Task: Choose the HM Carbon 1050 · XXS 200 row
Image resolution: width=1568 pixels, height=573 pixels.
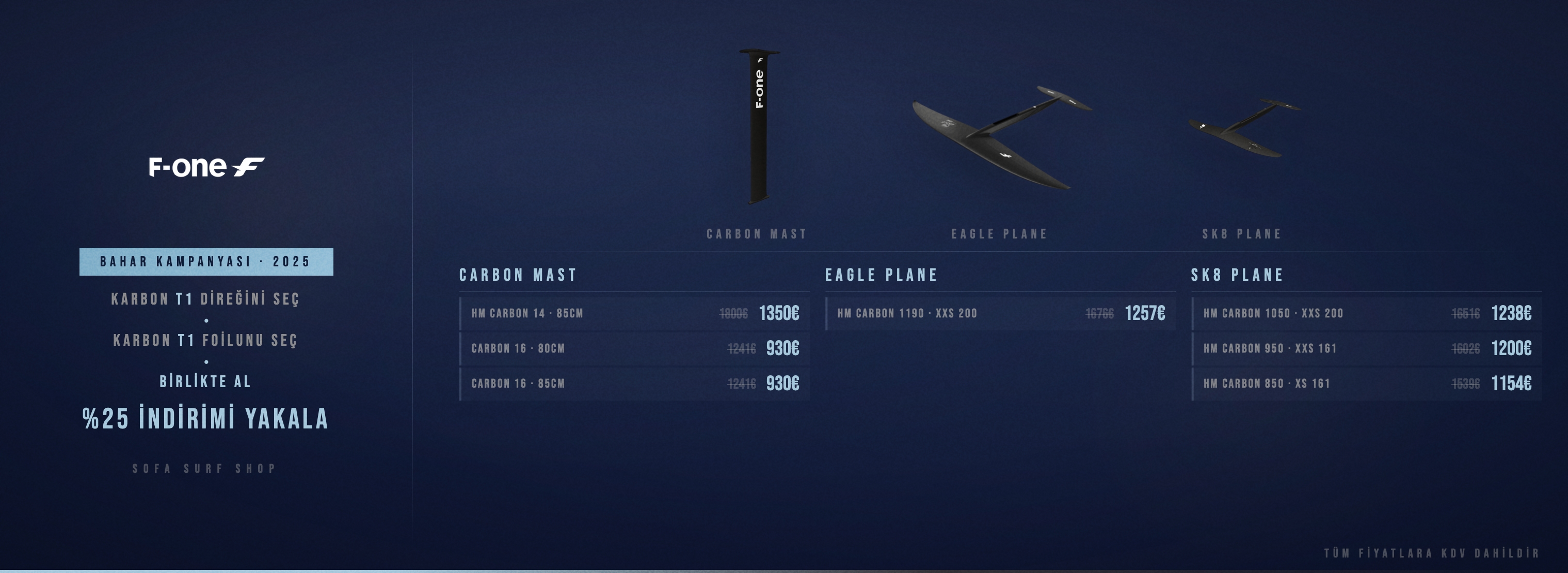Action: click(x=1366, y=313)
